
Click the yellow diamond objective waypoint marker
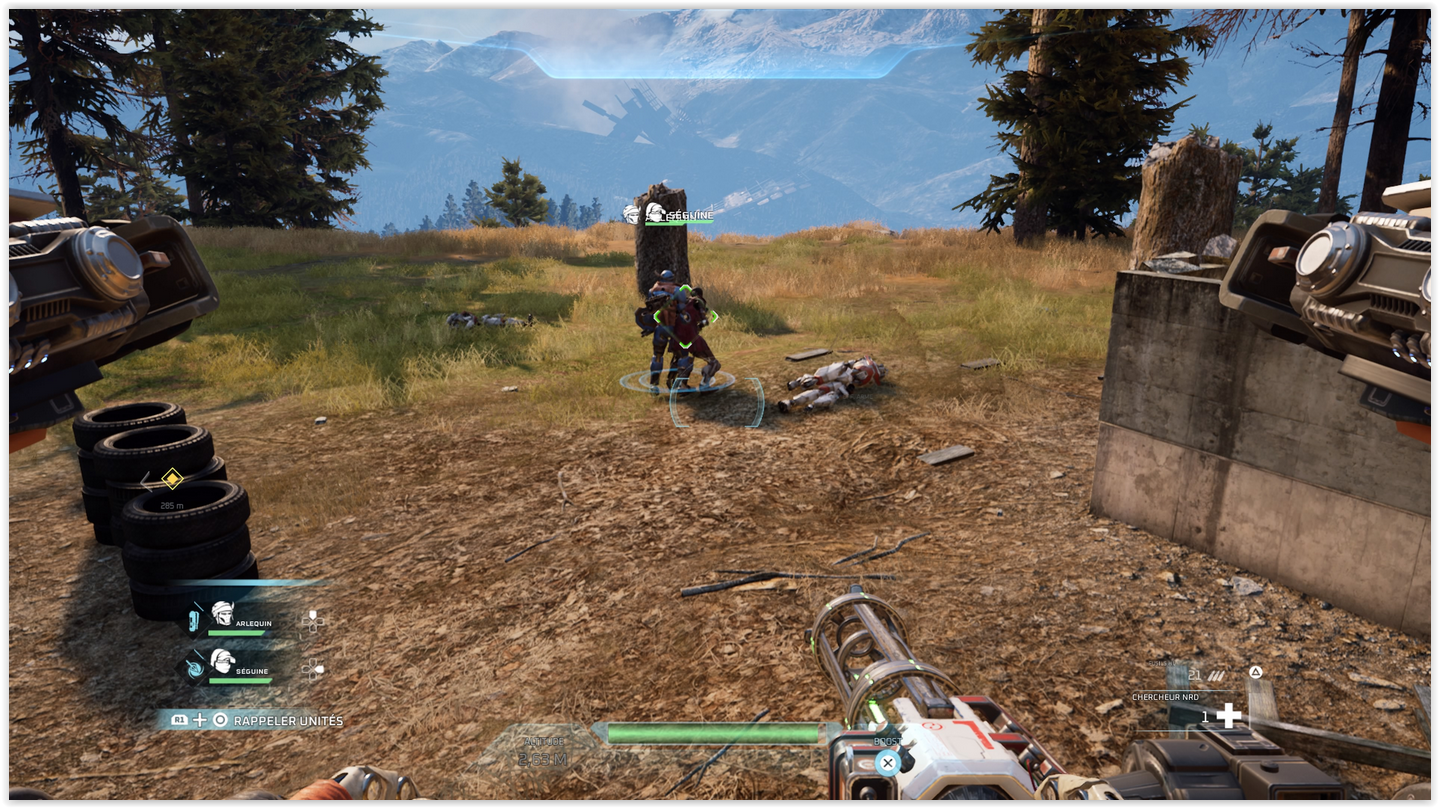point(172,479)
